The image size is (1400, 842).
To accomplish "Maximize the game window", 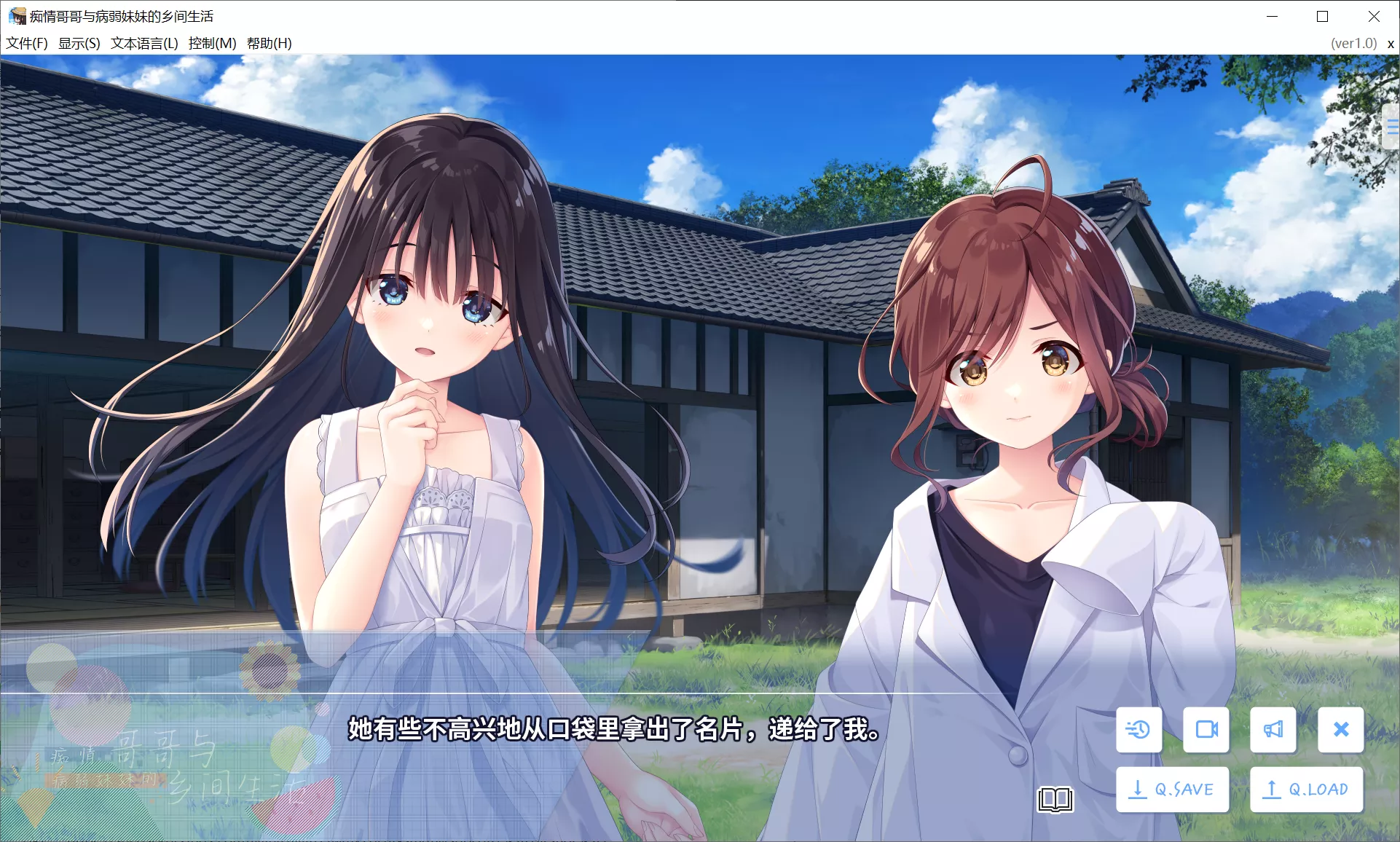I will [x=1322, y=16].
